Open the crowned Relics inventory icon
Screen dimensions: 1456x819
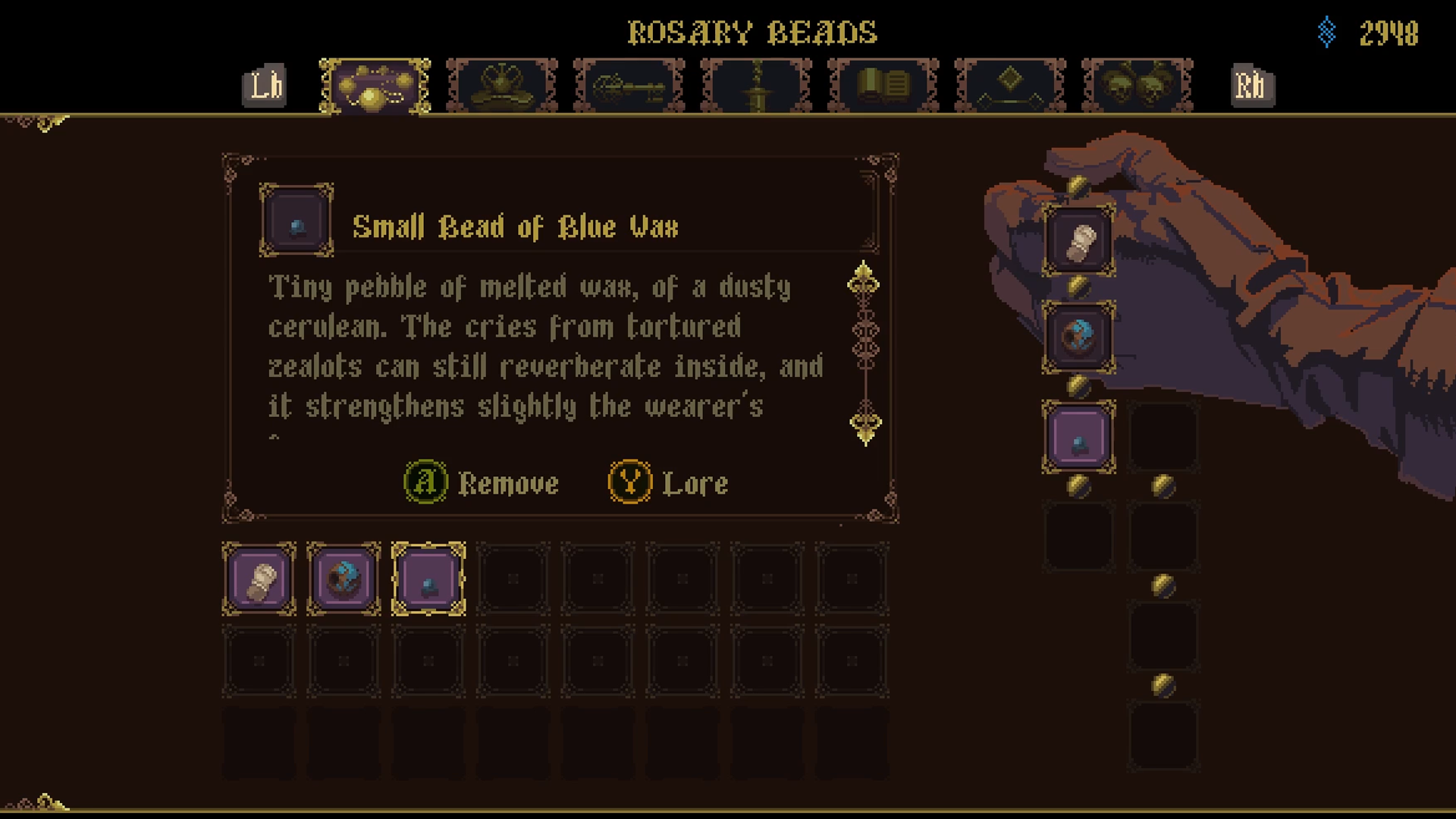click(x=500, y=86)
